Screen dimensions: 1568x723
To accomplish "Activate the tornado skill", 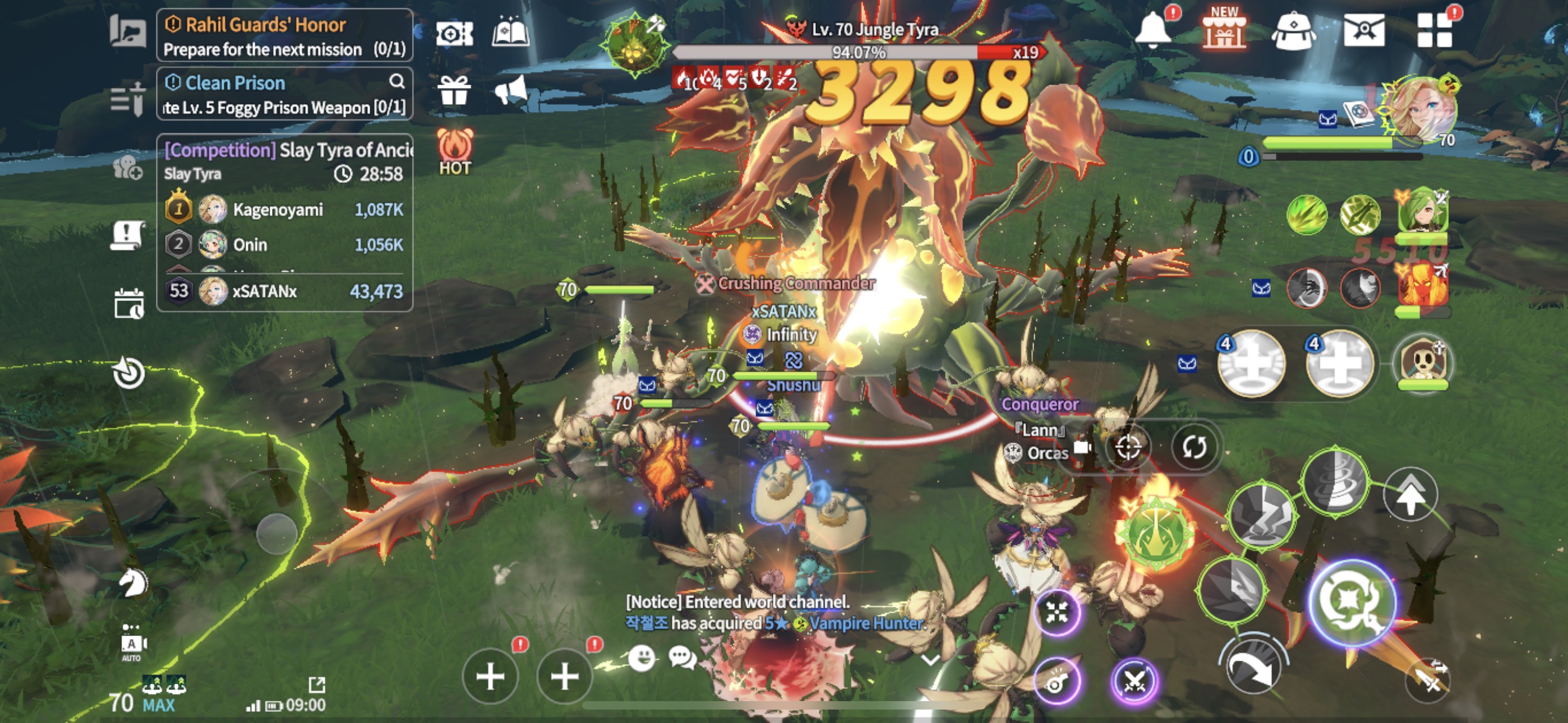I will click(1334, 481).
